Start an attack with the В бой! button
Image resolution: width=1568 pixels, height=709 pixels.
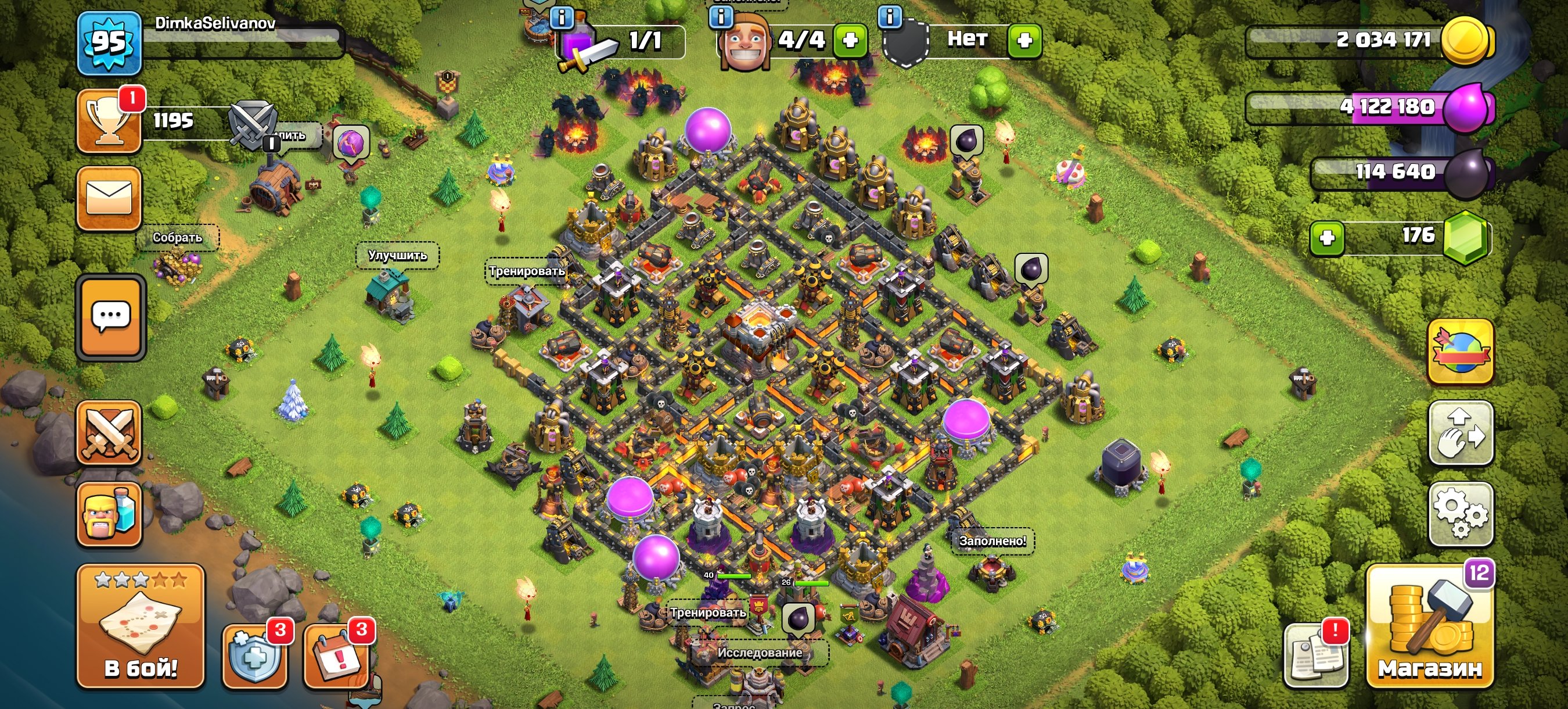(141, 627)
